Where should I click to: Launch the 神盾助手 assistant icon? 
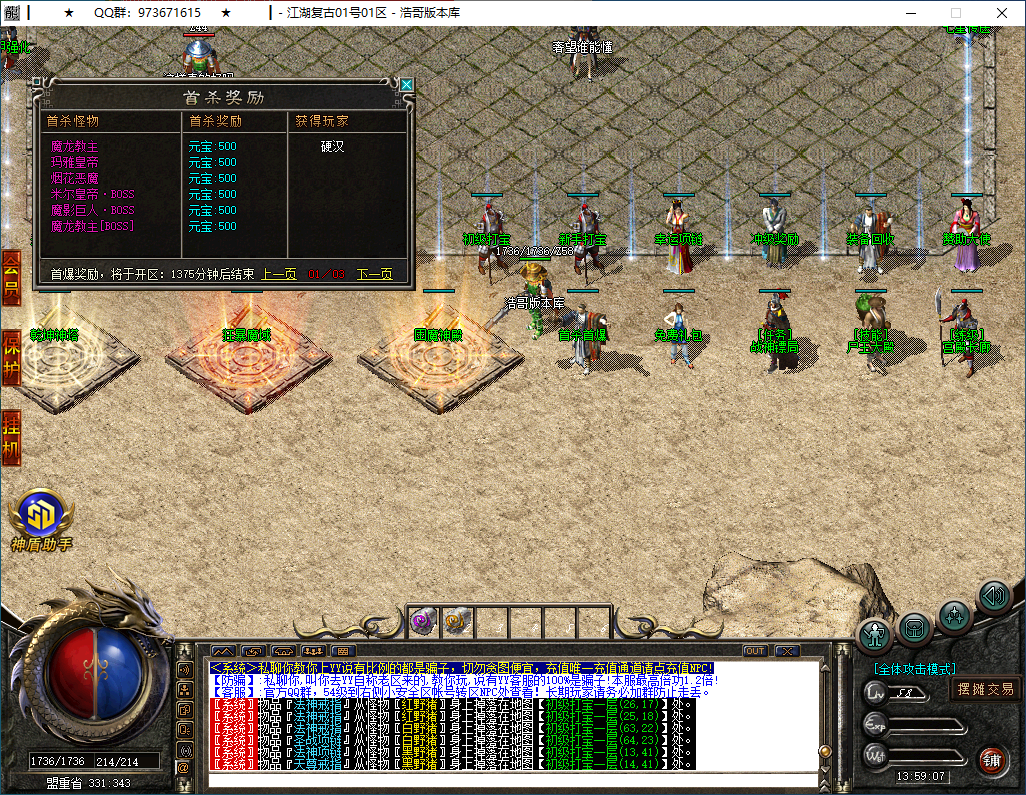tap(41, 513)
